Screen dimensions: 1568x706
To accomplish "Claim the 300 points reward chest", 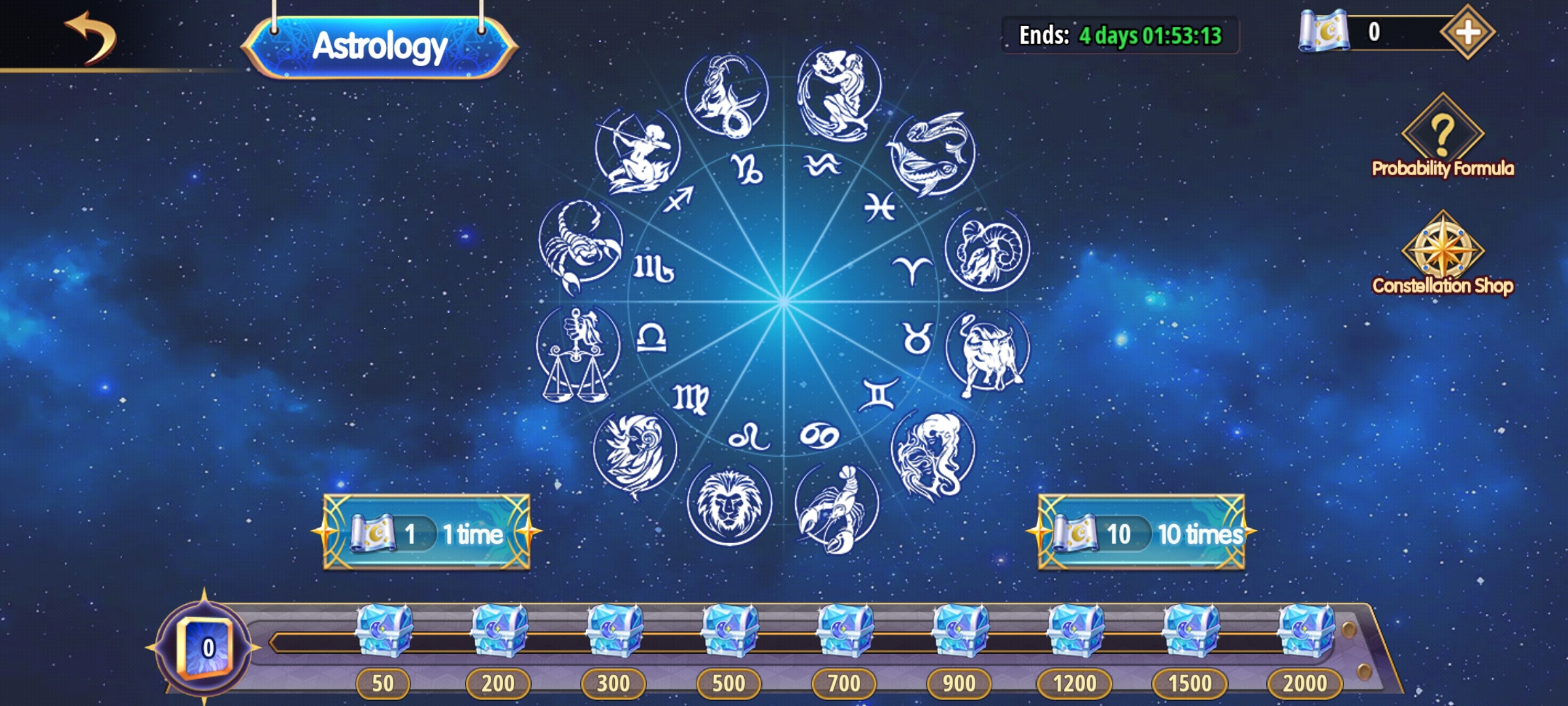I will 614,631.
